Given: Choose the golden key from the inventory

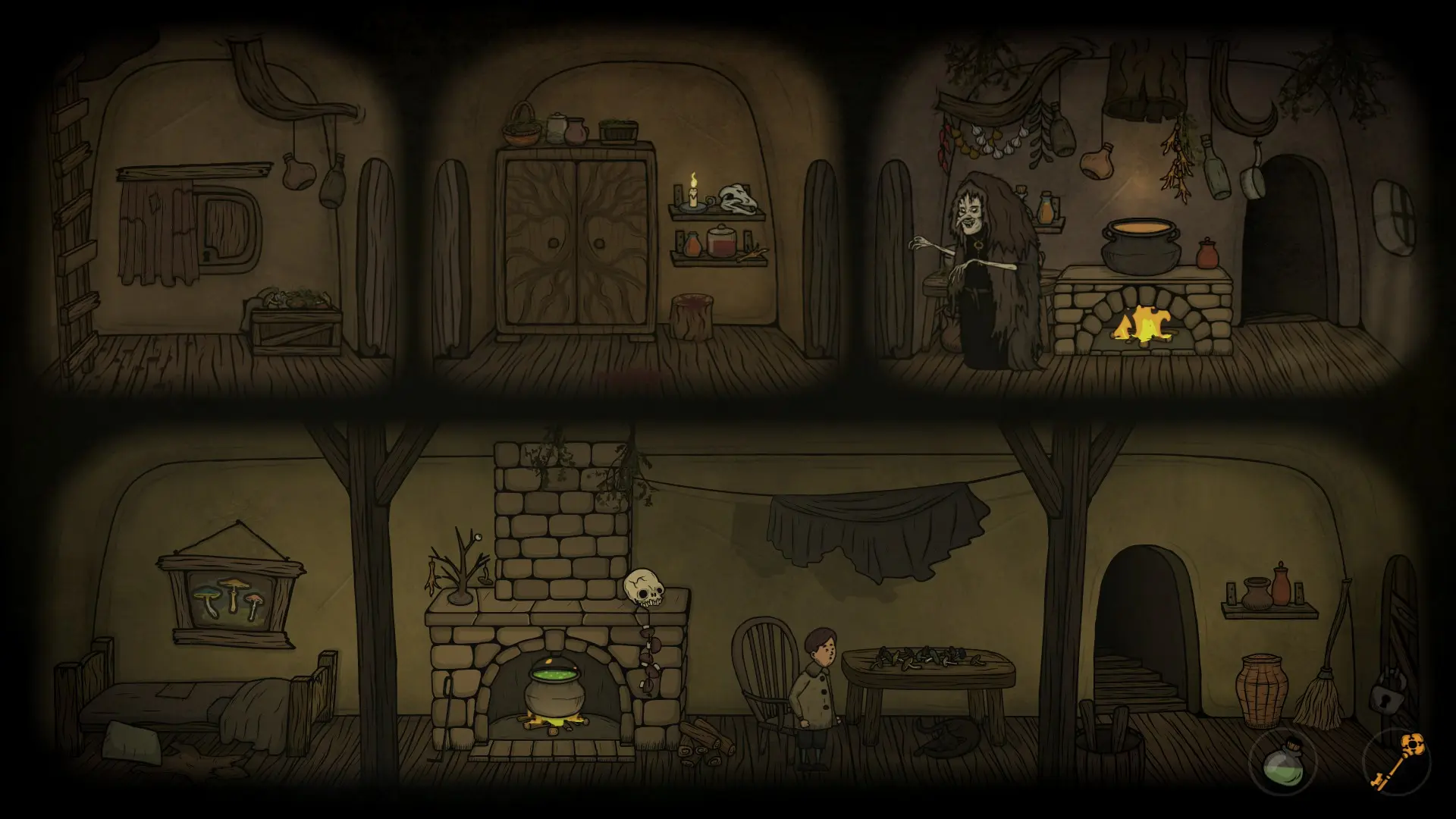Looking at the screenshot, I should tap(1397, 760).
